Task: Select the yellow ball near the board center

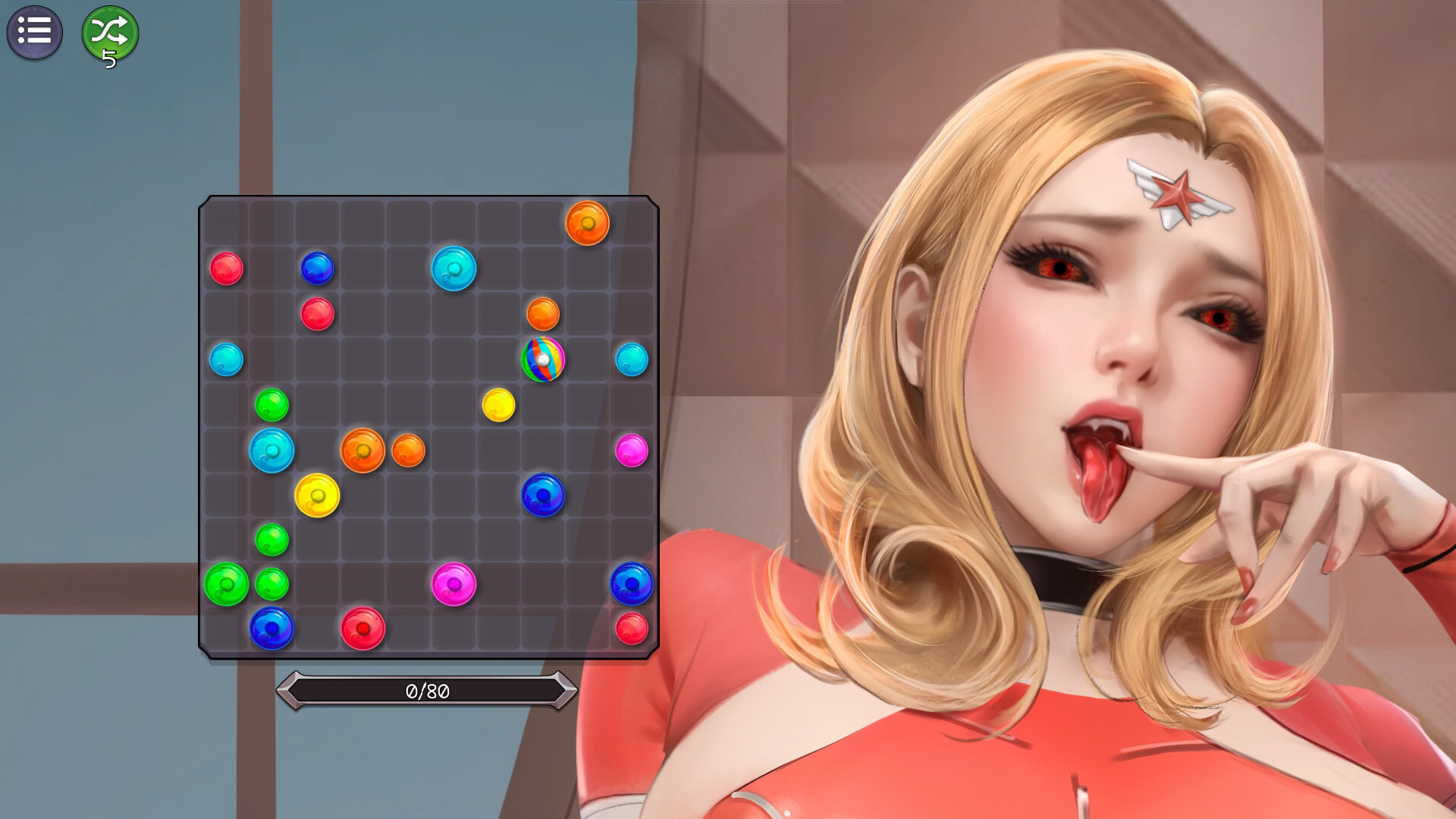Action: [499, 405]
